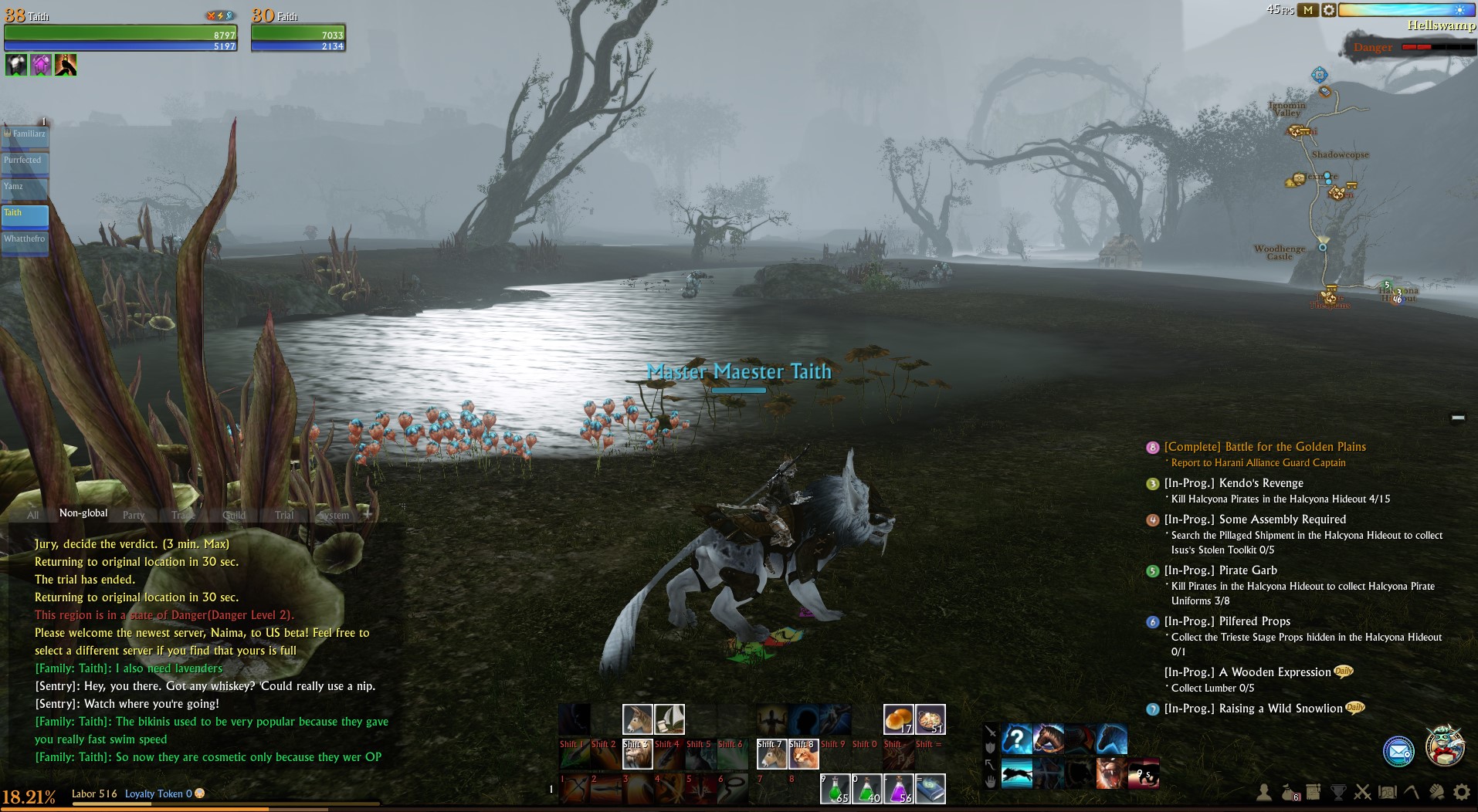Screen dimensions: 1478x812
Task: Select raid member Whatthefro in the raid list
Action: pyautogui.click(x=25, y=241)
